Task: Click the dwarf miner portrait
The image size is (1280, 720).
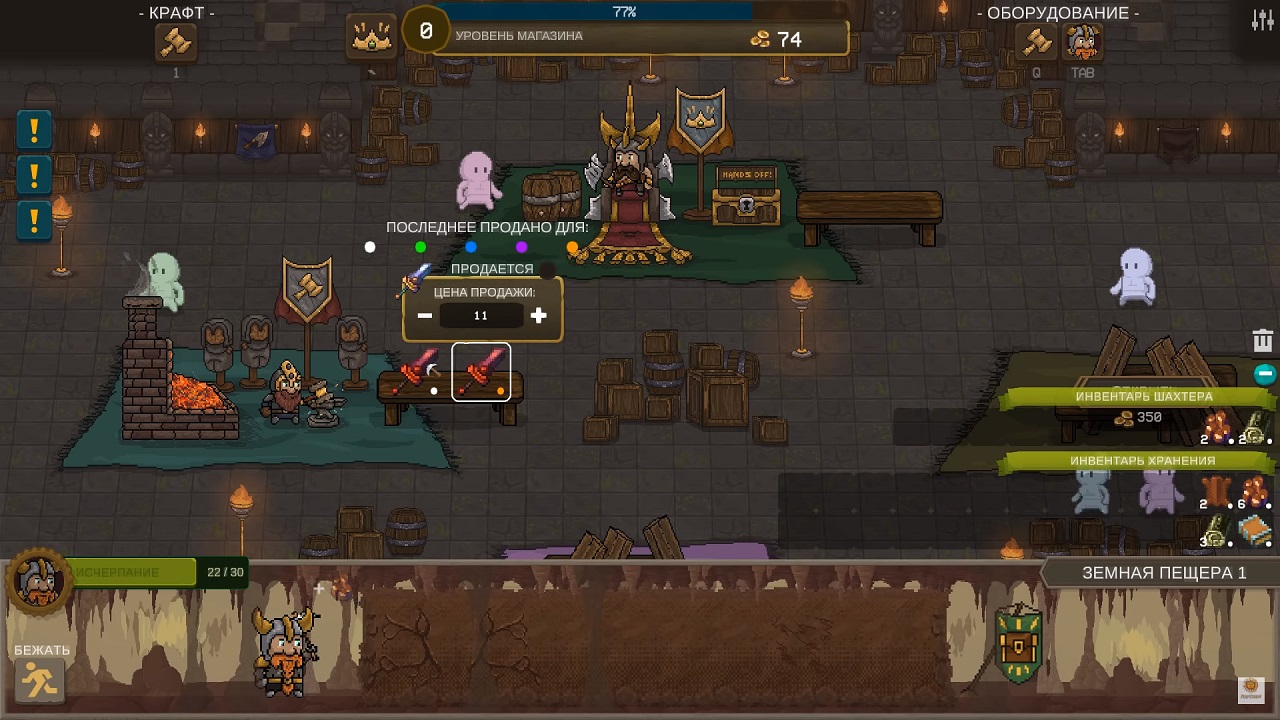Action: pos(38,582)
